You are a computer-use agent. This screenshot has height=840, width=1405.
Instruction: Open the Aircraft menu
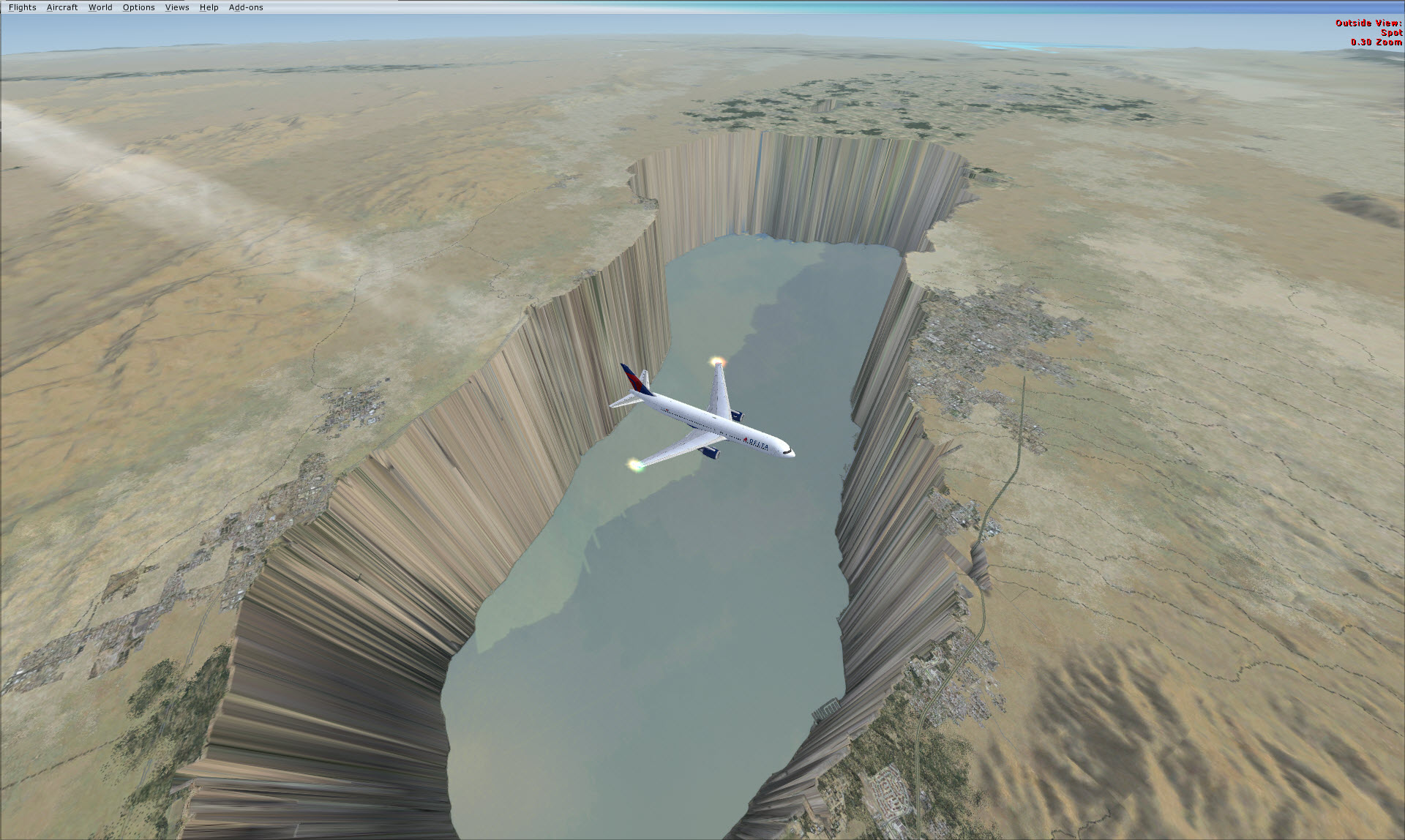click(62, 7)
